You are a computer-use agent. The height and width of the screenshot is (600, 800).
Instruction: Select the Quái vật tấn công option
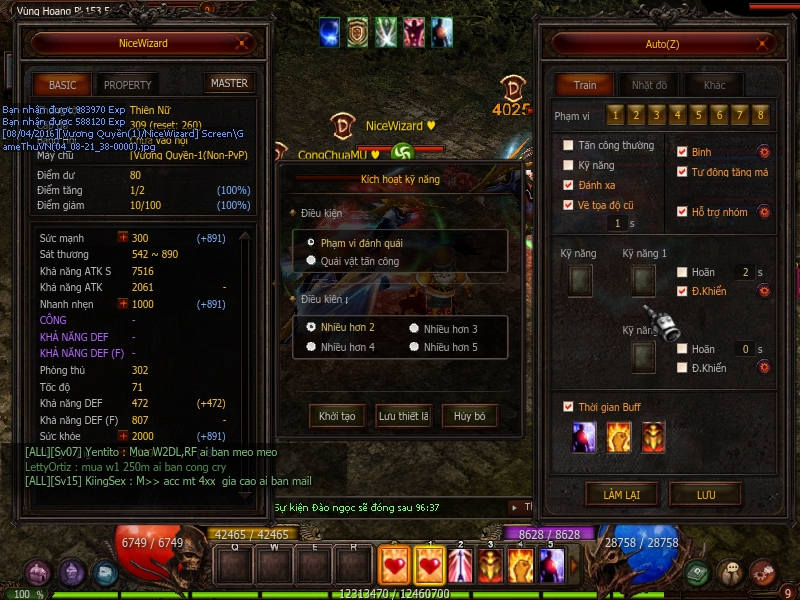pyautogui.click(x=312, y=261)
